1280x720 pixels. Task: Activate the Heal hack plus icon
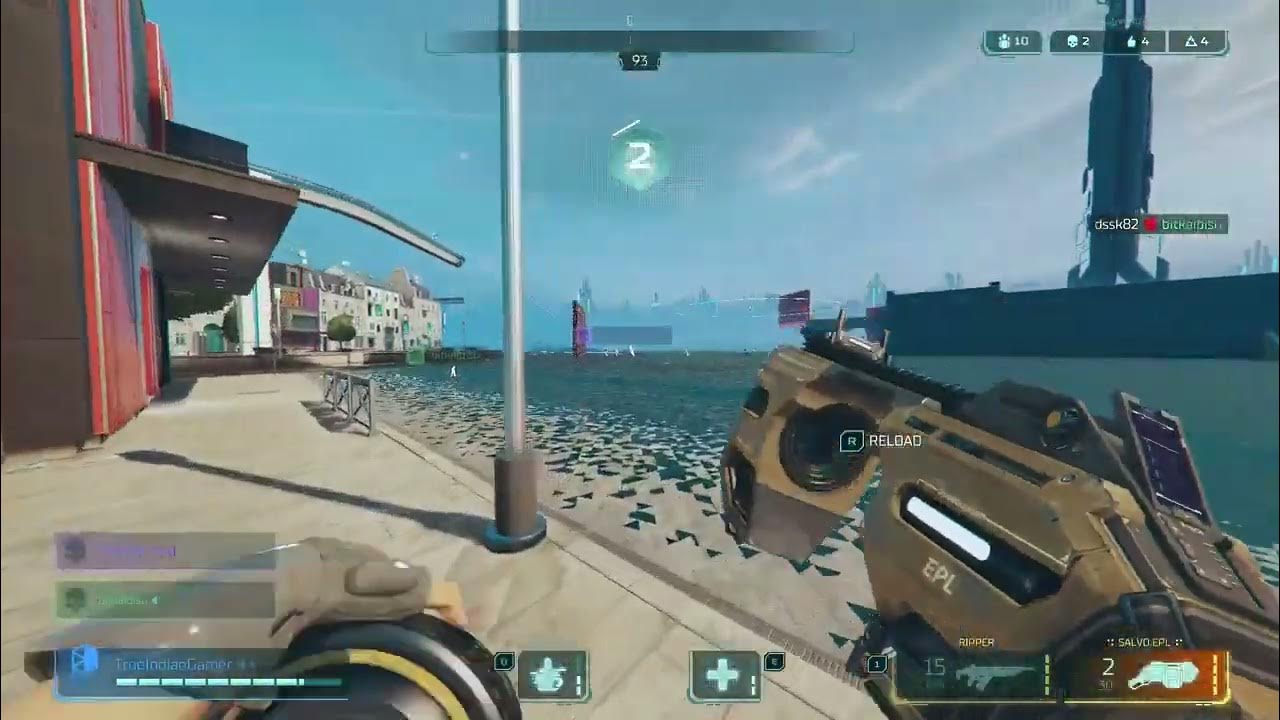point(722,676)
